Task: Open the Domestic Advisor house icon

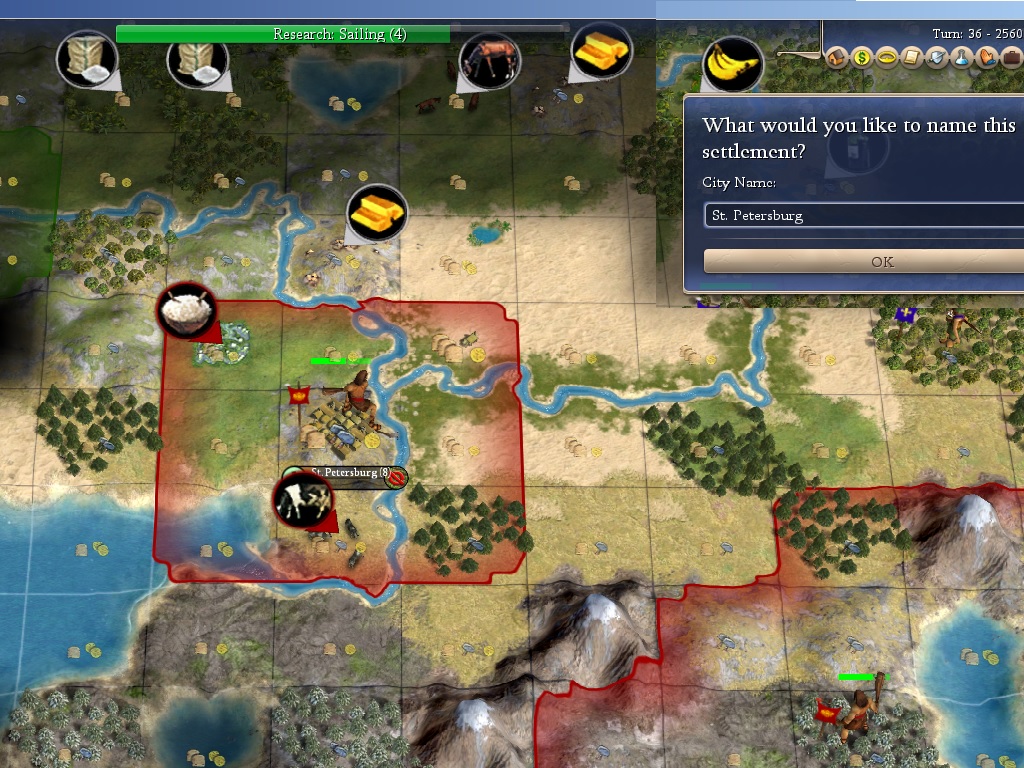Action: point(837,58)
